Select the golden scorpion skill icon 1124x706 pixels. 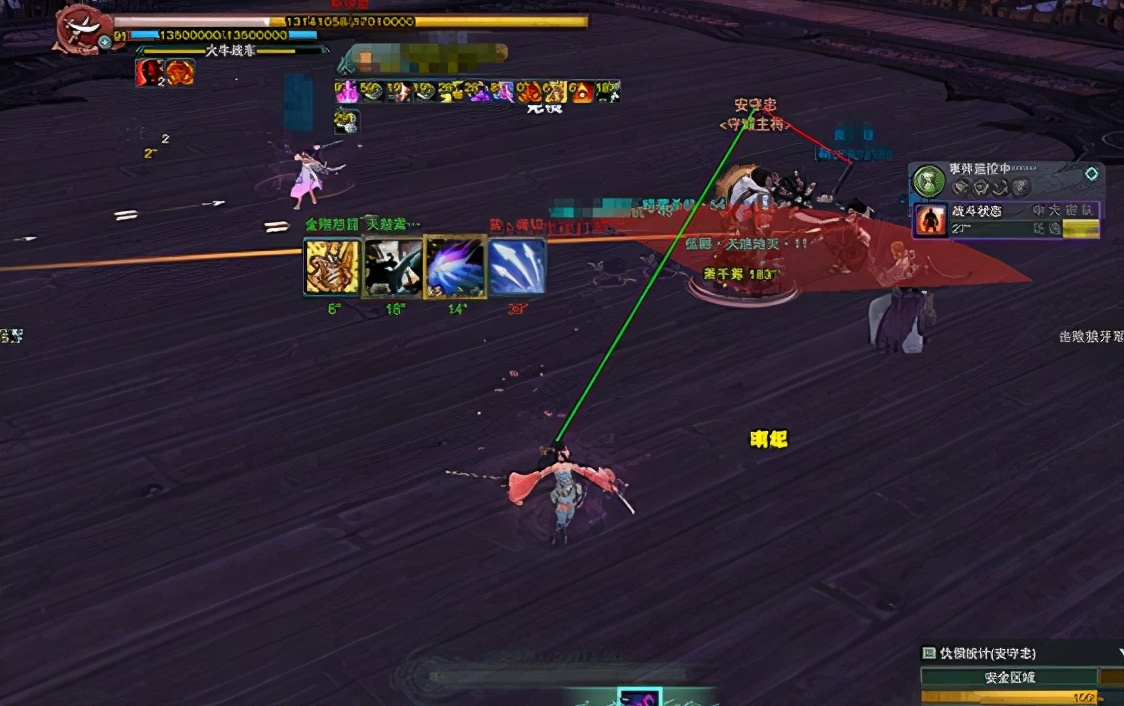tap(332, 266)
